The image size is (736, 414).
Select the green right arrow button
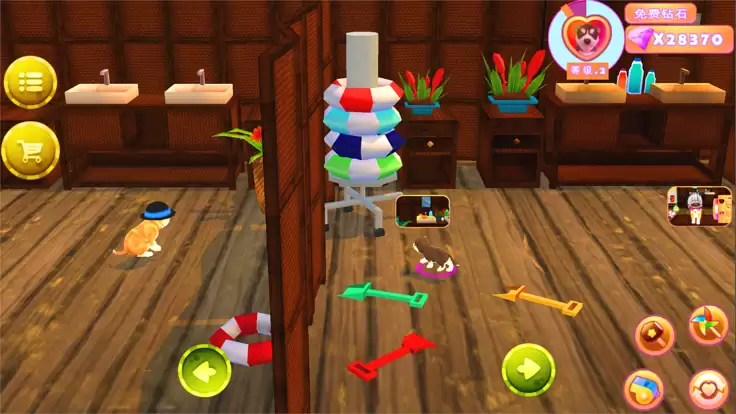(527, 369)
